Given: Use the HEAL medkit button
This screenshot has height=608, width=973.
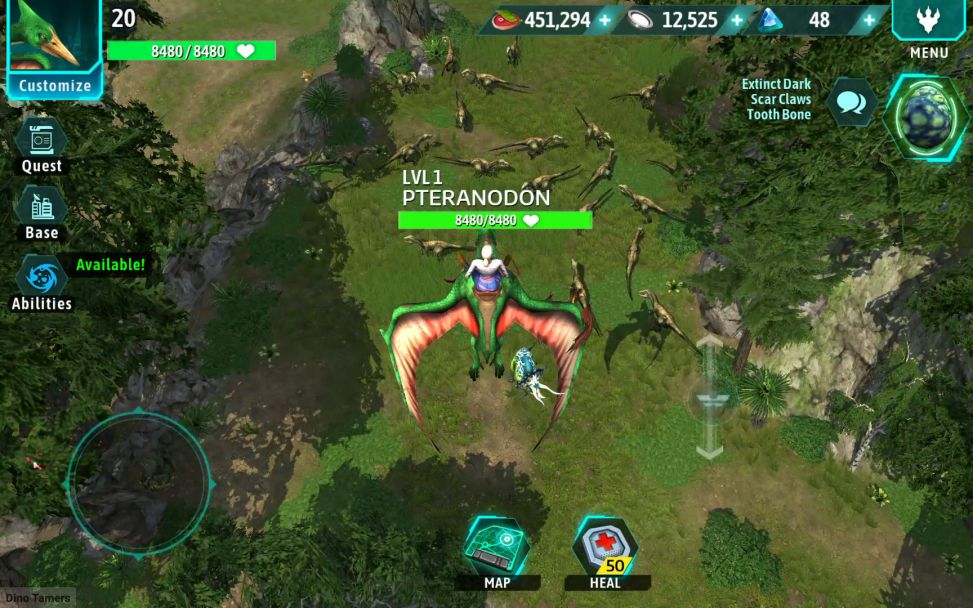Looking at the screenshot, I should 605,548.
